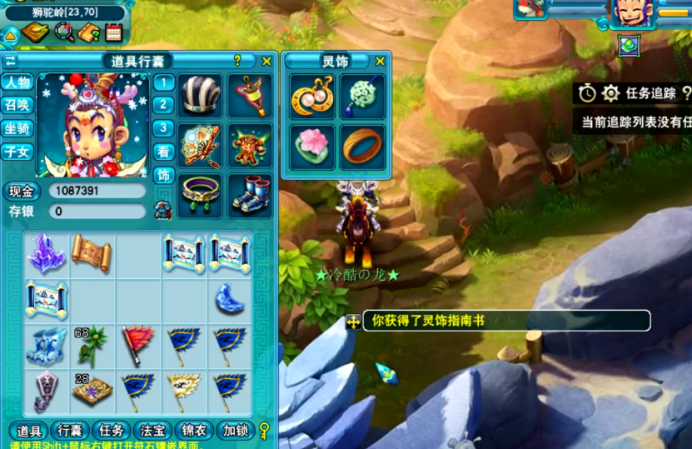Open the 任务 quest items tab
692x449 pixels.
tap(110, 431)
